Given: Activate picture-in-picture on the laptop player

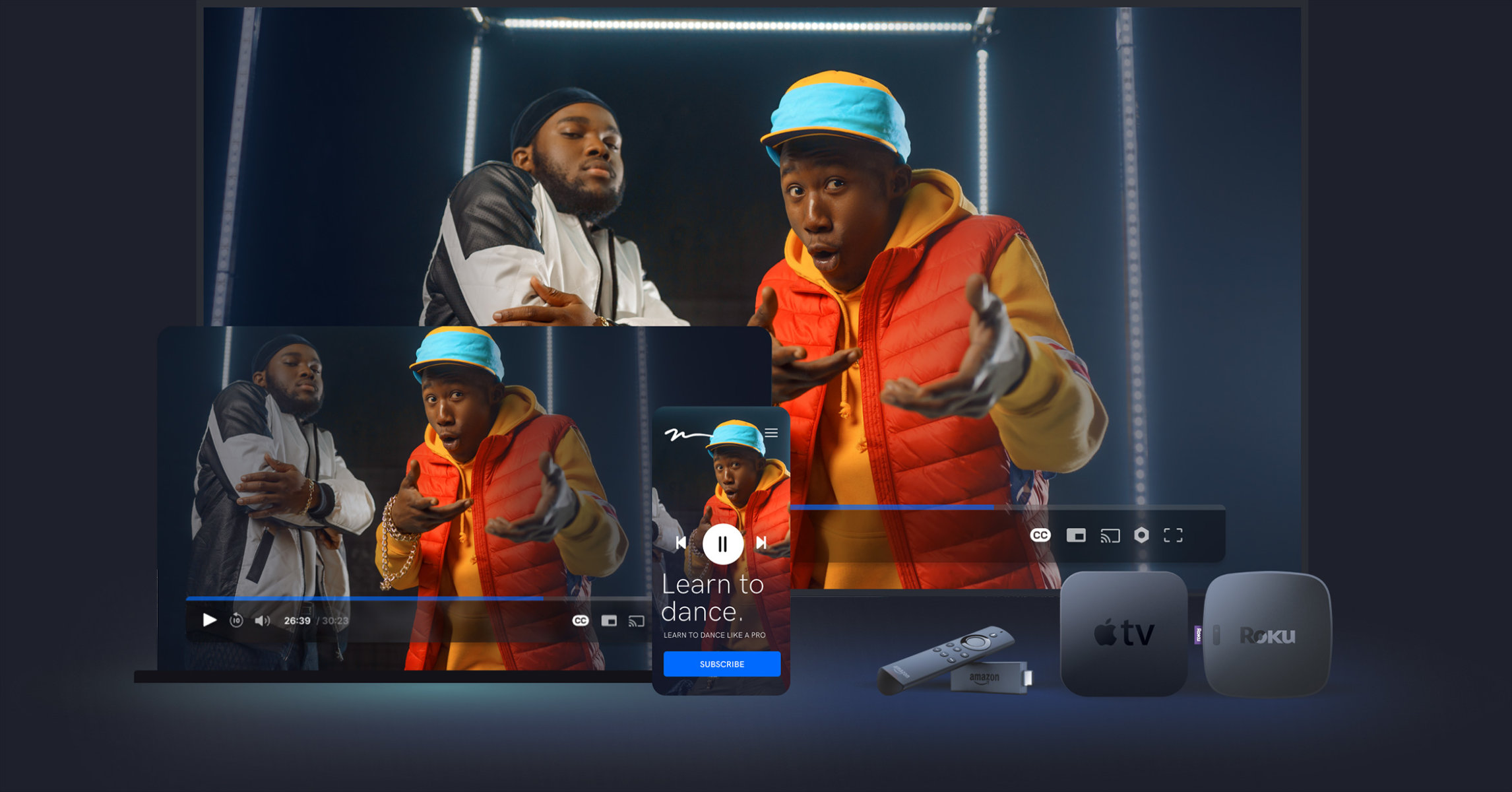Looking at the screenshot, I should 609,620.
